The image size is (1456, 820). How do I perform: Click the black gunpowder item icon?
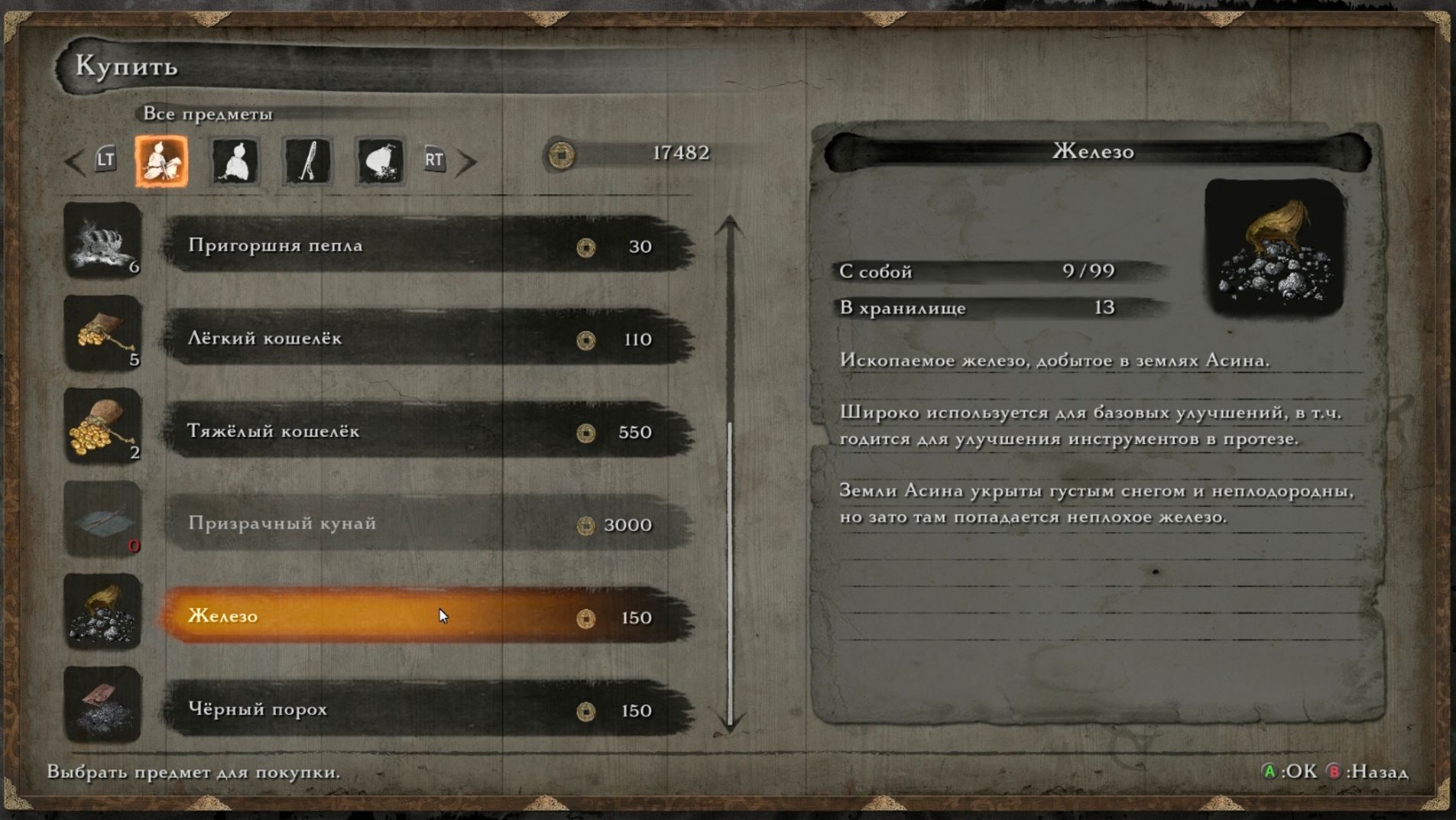(x=102, y=705)
